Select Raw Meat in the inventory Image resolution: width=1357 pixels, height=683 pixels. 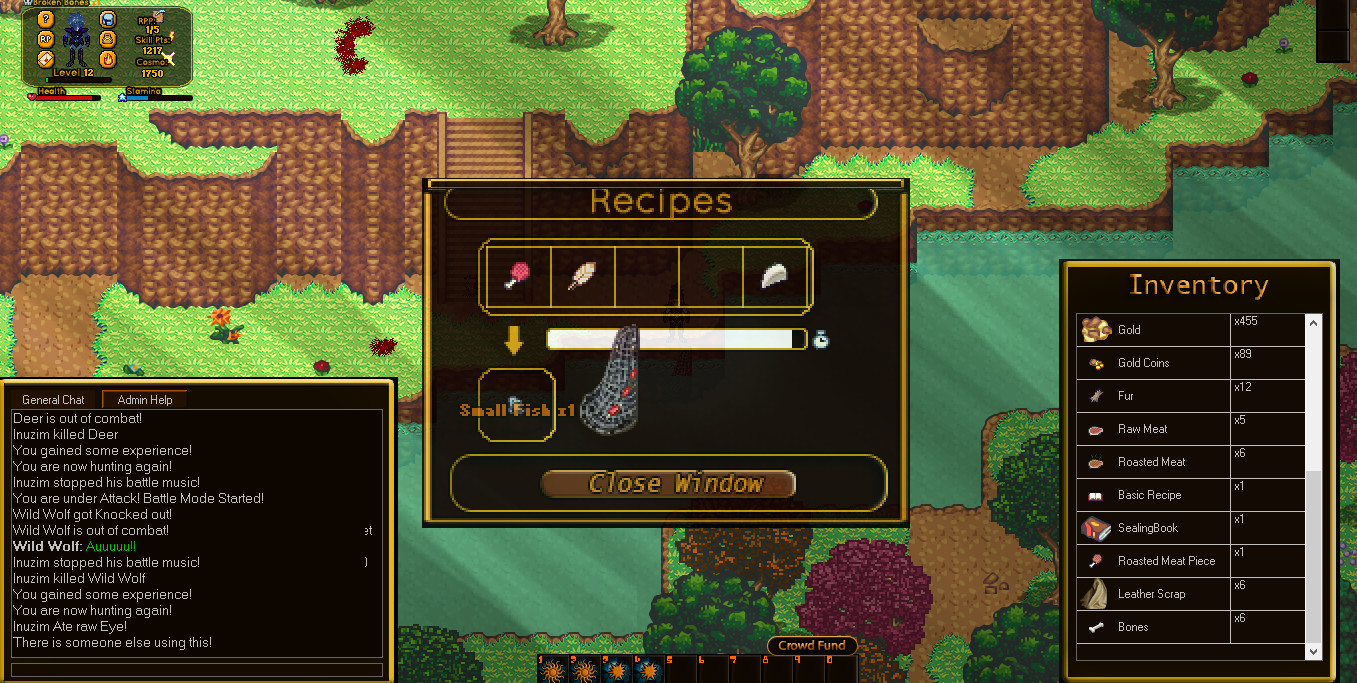(x=1142, y=429)
